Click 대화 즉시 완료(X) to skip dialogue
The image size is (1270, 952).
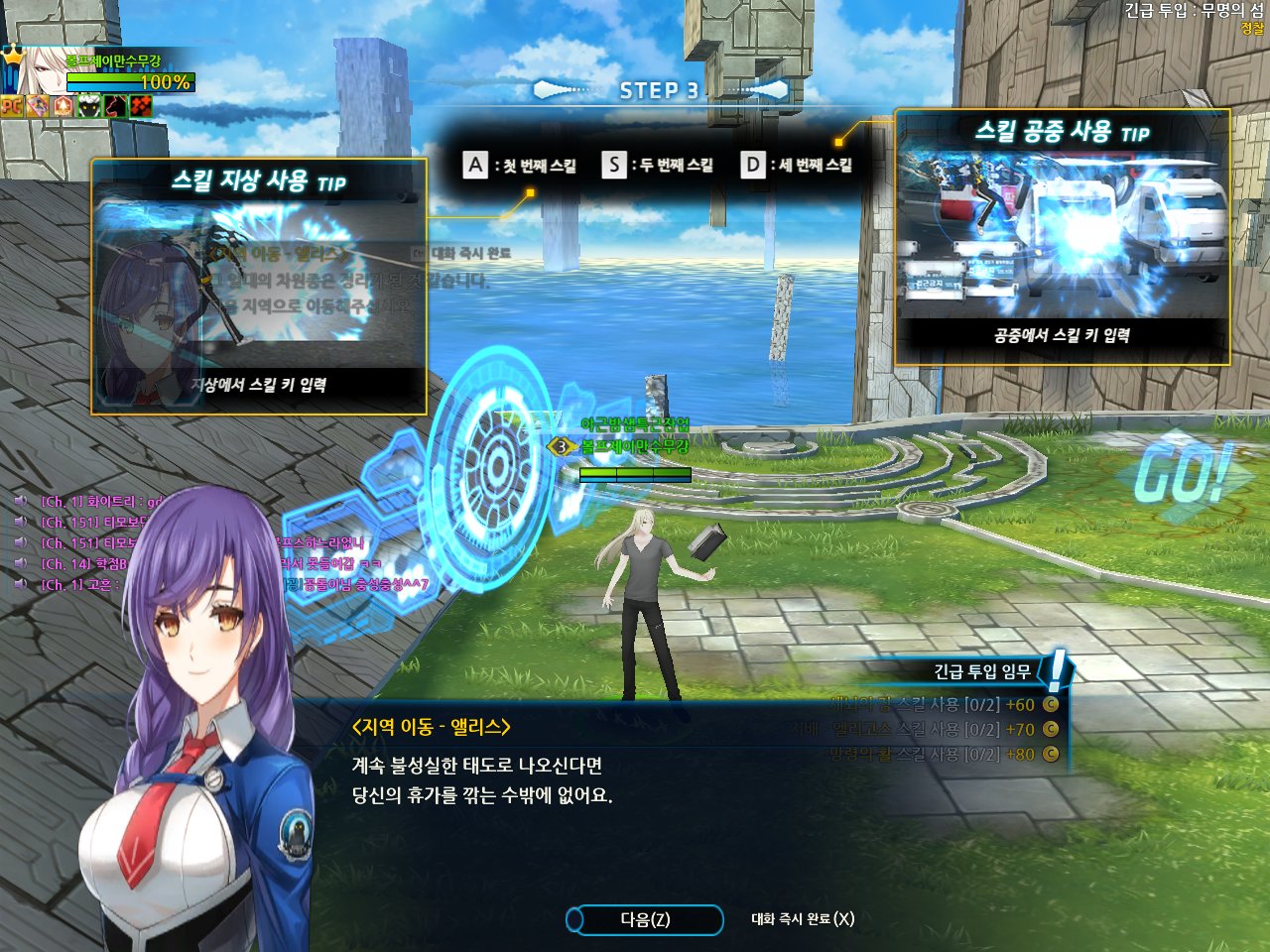pos(804,919)
